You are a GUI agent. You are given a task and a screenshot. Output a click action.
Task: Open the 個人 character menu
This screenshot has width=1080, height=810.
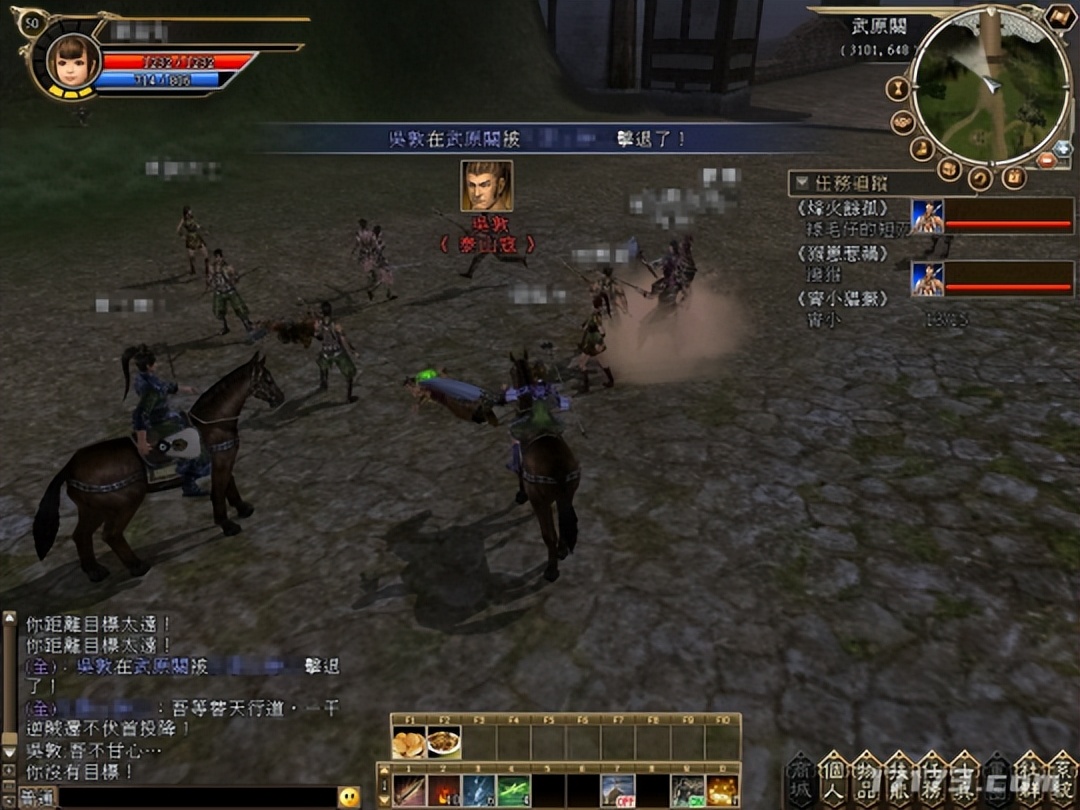point(833,780)
